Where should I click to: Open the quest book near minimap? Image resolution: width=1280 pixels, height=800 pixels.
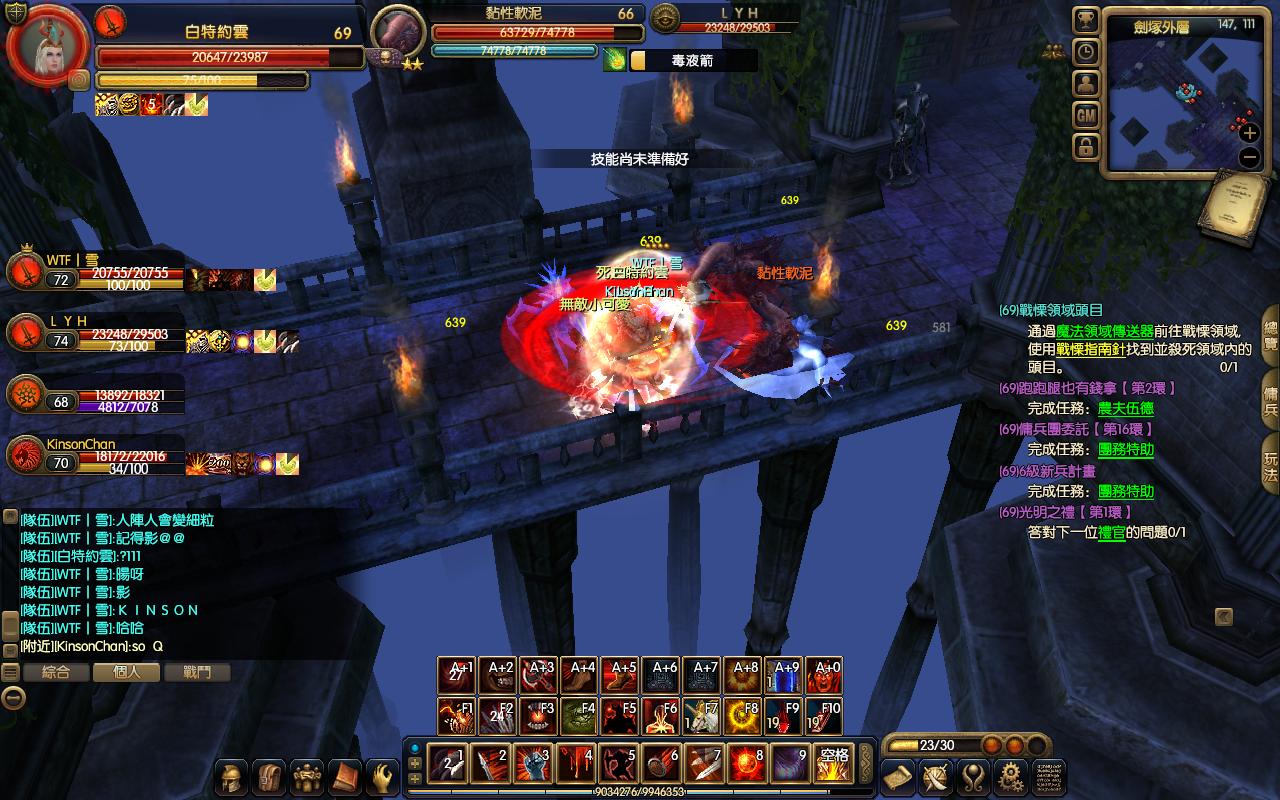pos(1239,207)
